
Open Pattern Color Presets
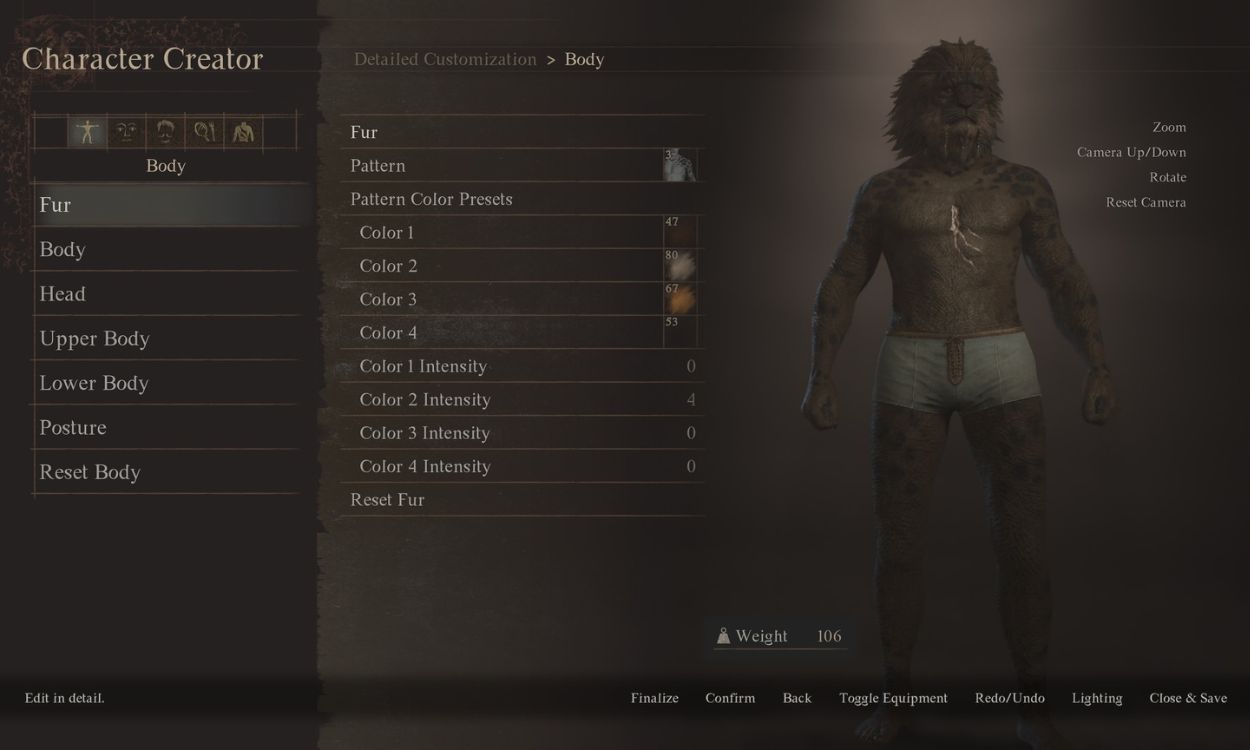431,199
